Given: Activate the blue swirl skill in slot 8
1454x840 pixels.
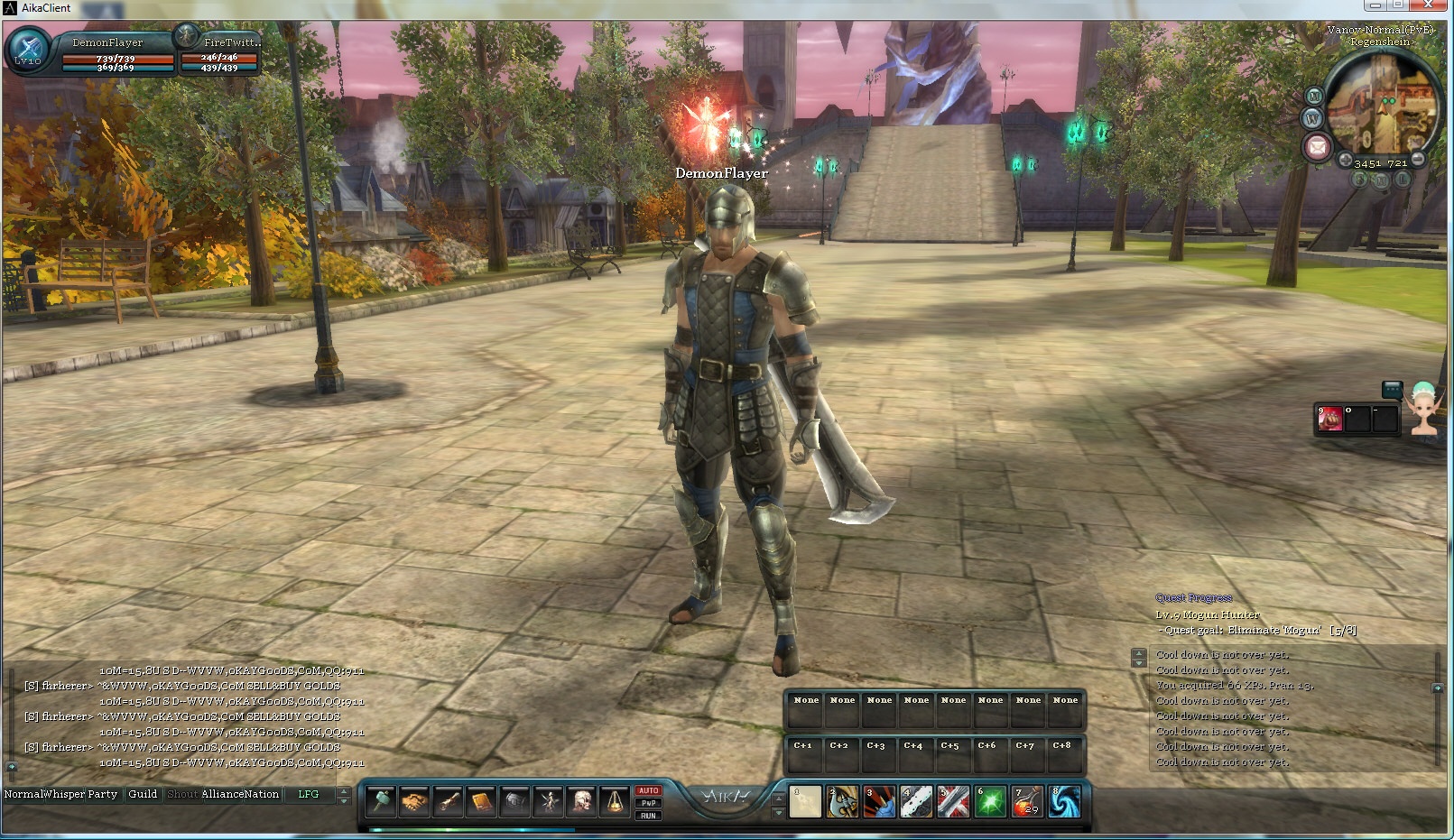Looking at the screenshot, I should pos(1064,801).
